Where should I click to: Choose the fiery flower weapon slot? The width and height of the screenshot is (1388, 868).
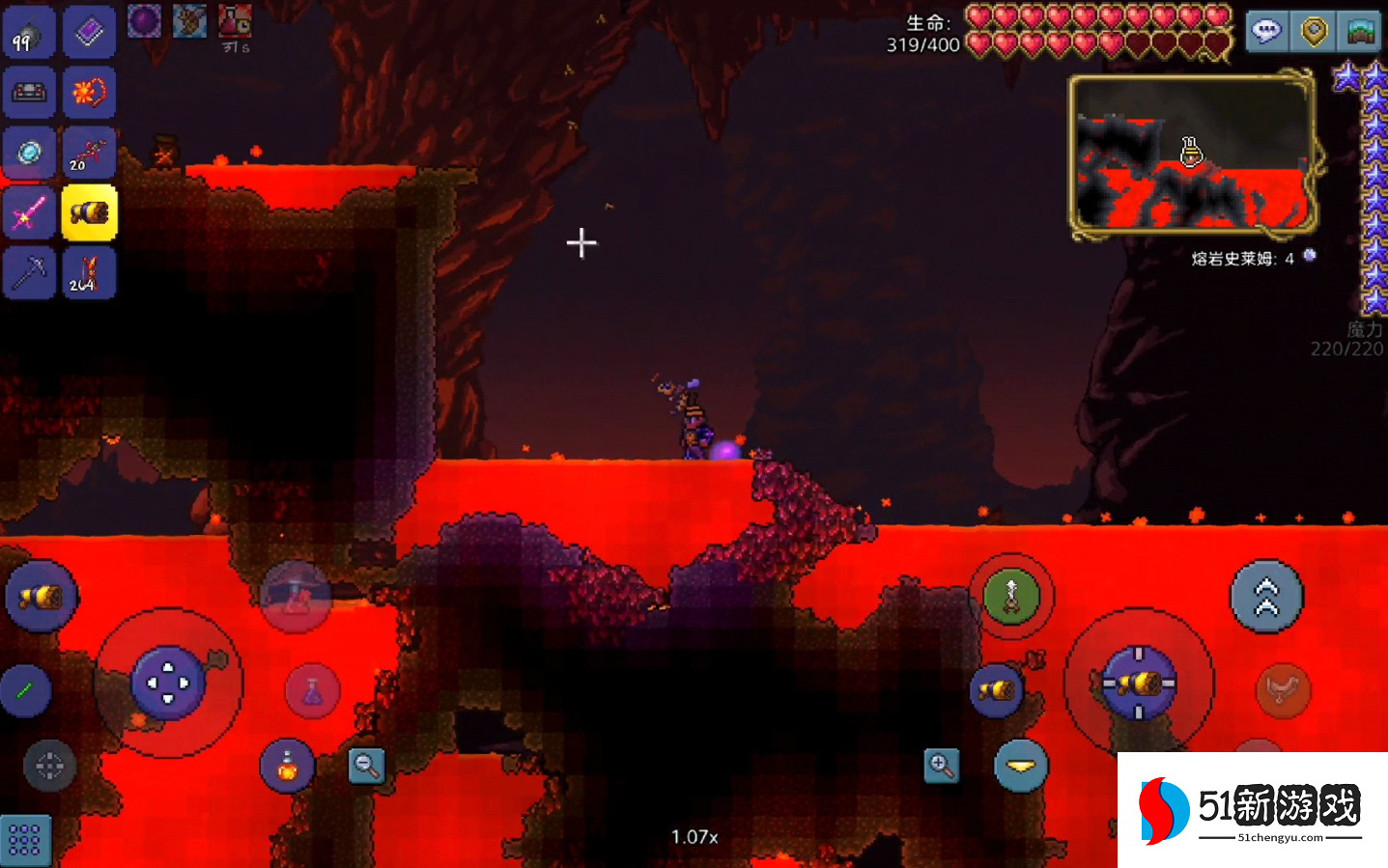coord(89,94)
